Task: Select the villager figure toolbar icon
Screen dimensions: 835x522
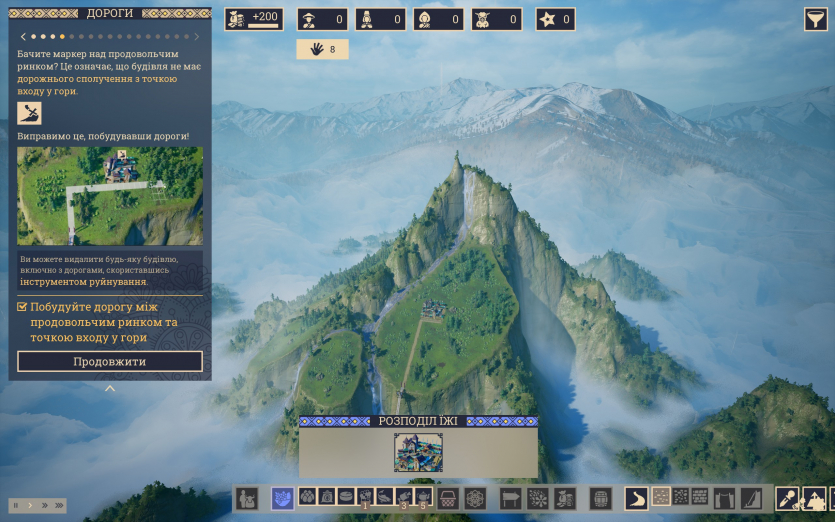Action: [246, 497]
